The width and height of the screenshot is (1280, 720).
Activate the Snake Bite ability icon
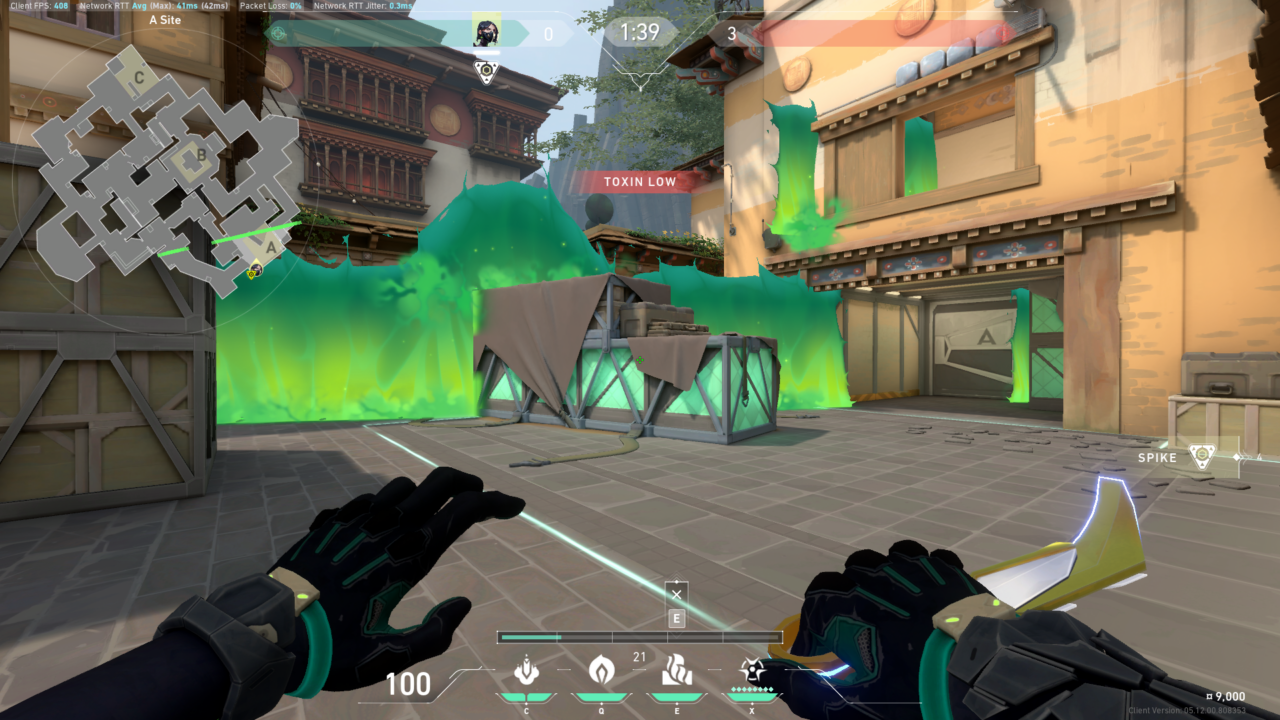click(x=526, y=670)
